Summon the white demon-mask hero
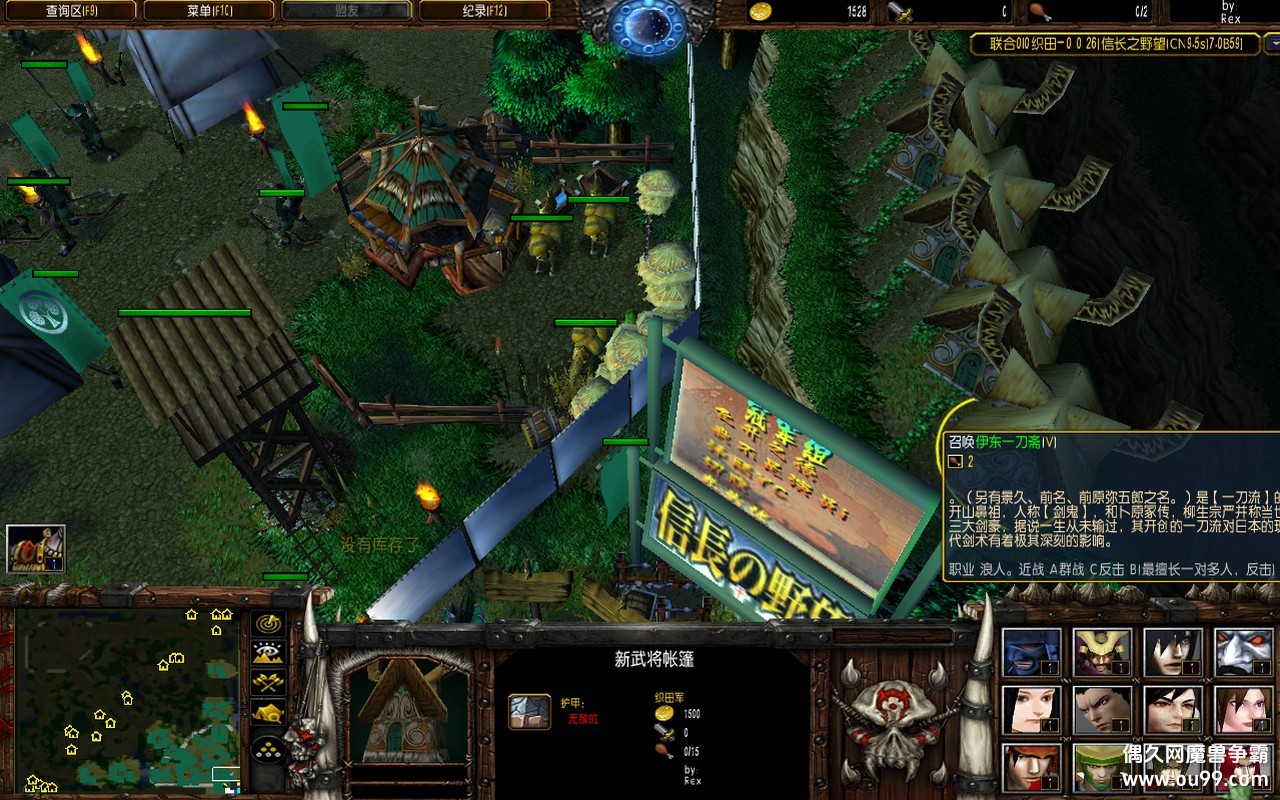1280x800 pixels. click(1243, 653)
